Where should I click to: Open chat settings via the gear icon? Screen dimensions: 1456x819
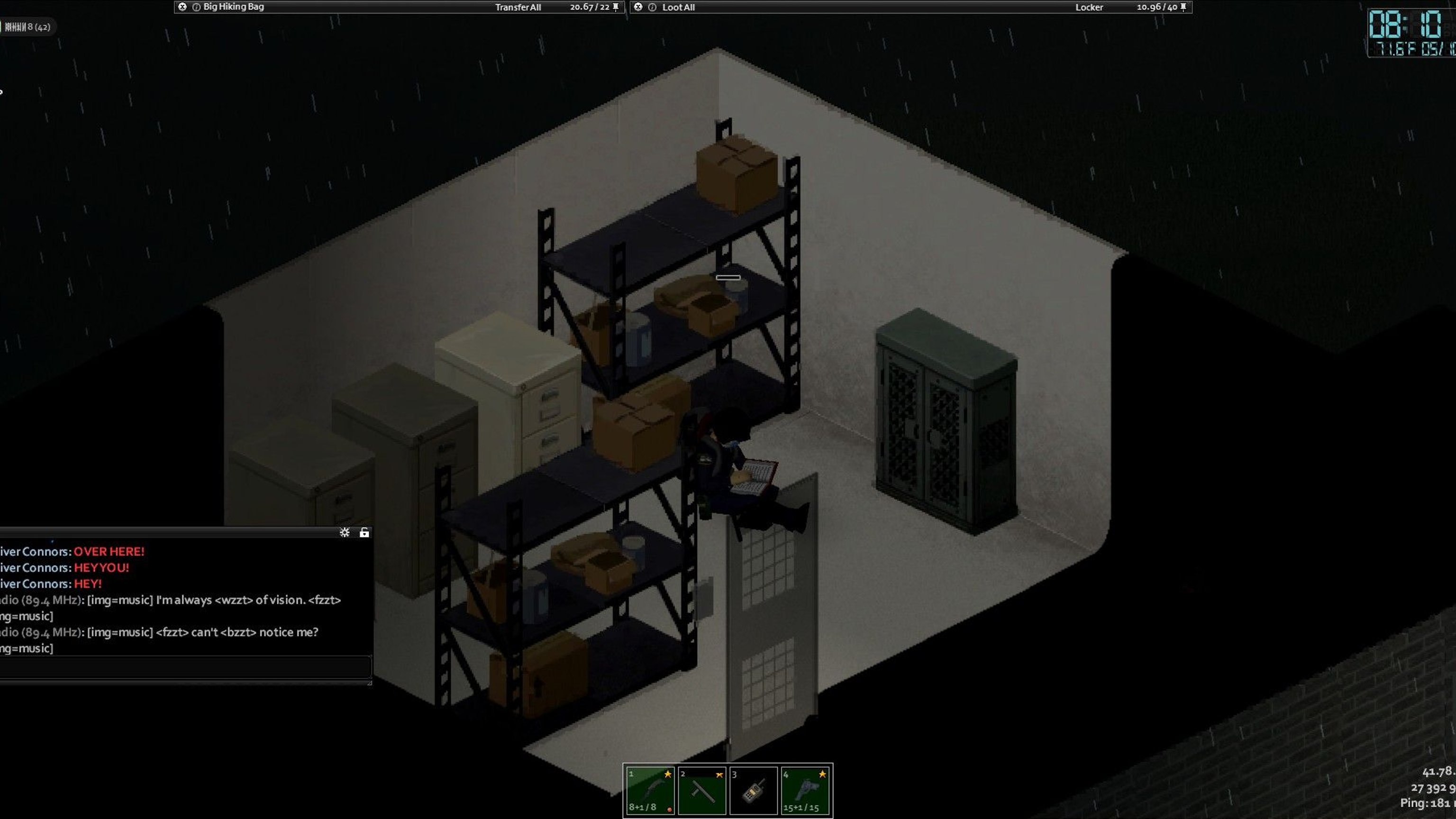pos(344,532)
